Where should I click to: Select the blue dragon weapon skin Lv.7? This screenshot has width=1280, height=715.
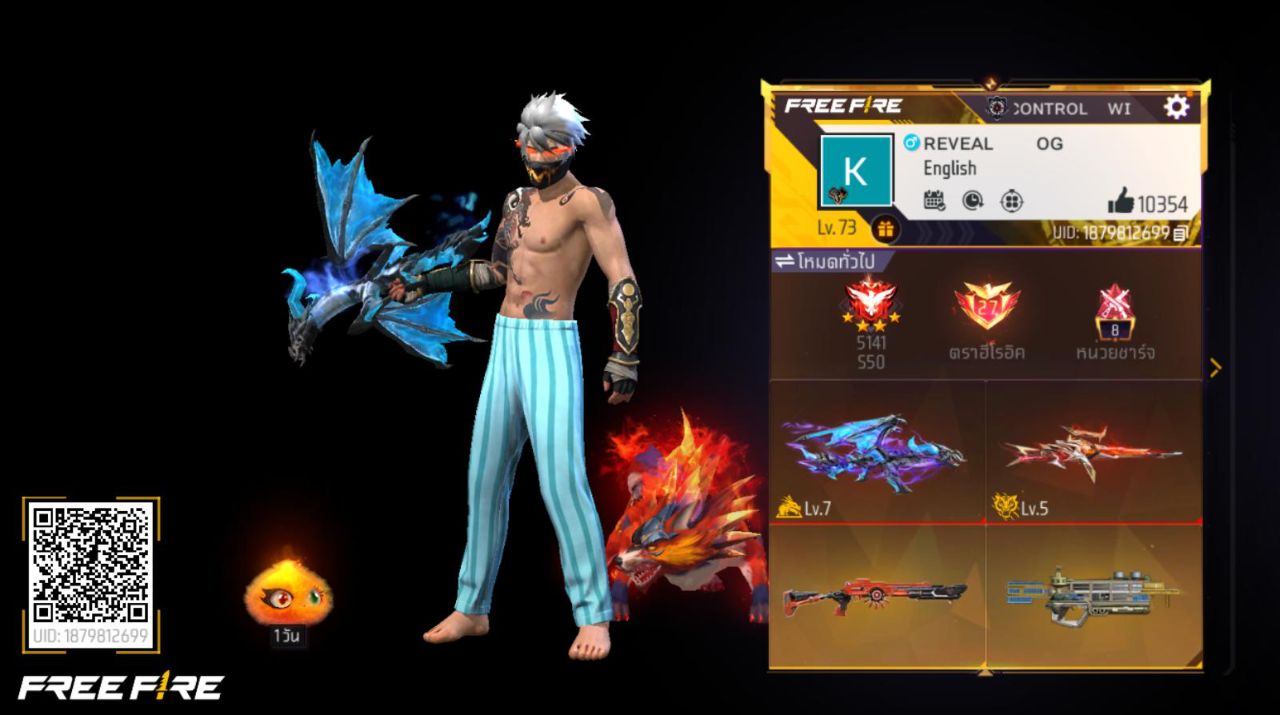877,453
